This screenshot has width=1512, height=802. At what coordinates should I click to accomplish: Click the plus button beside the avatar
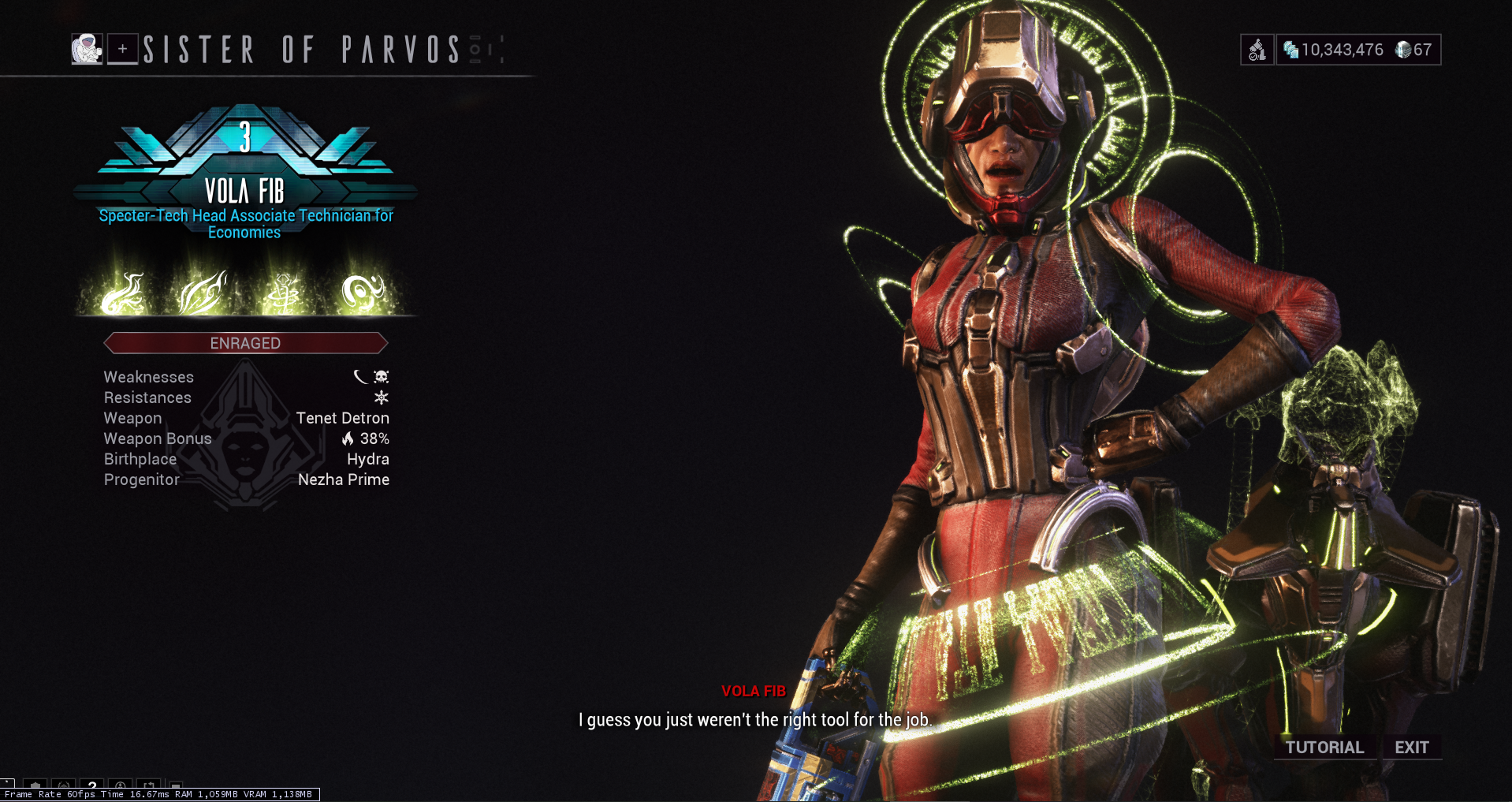123,50
